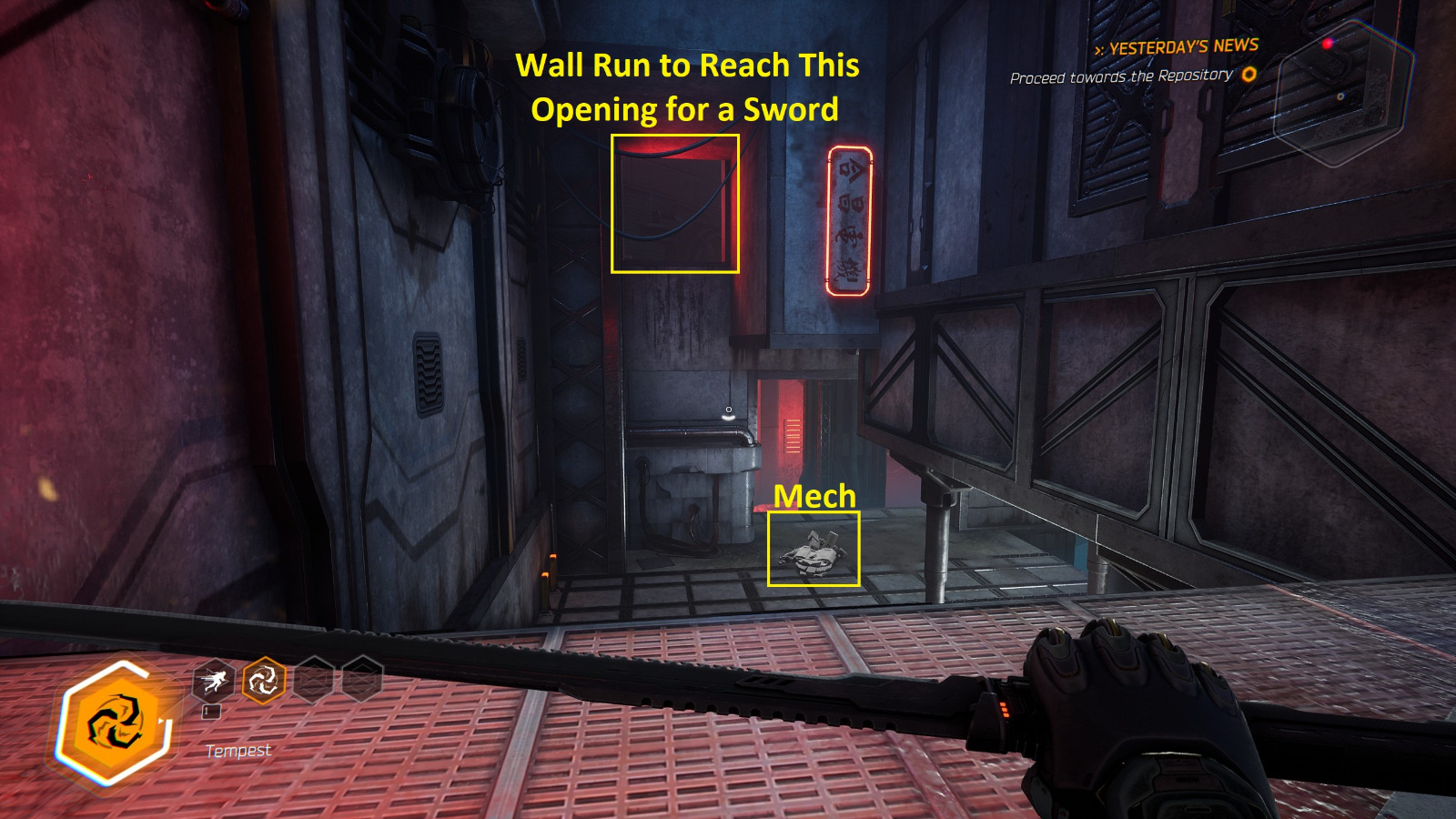Click the red indicator dot near the minimap
This screenshot has width=1456, height=819.
pos(1327,44)
